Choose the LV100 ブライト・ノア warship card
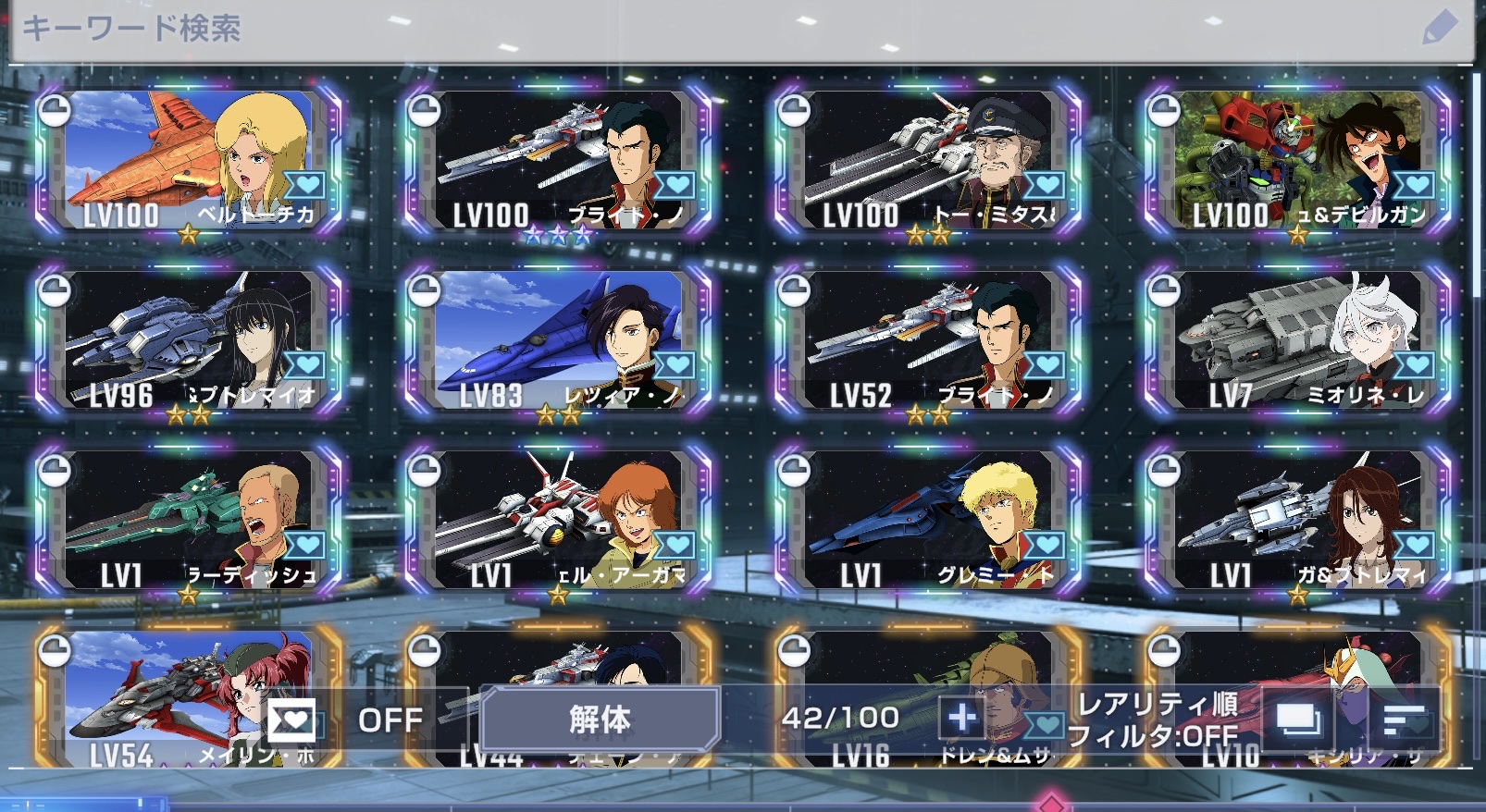 coord(559,161)
